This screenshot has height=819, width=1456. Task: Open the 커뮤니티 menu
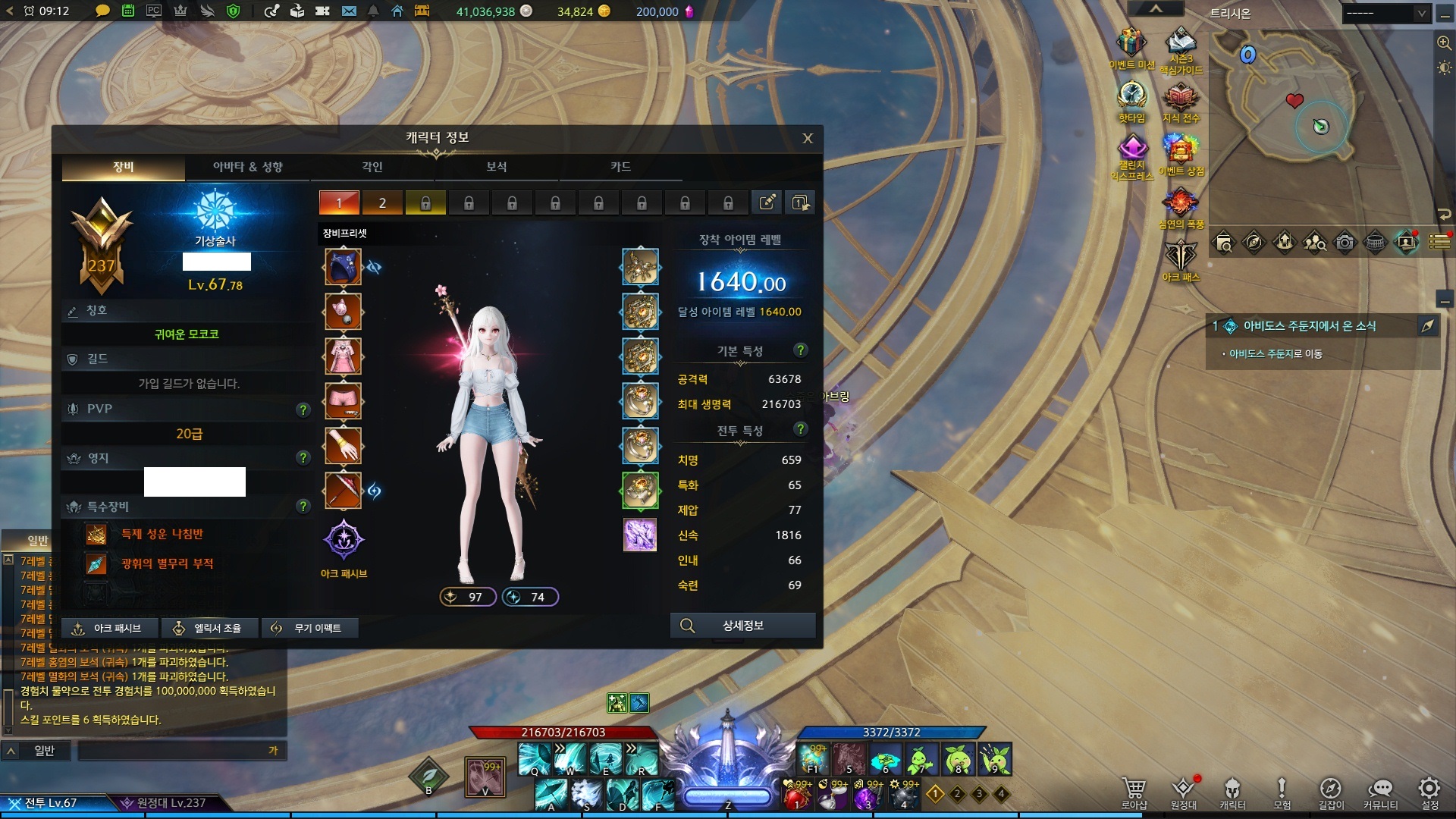click(1380, 792)
